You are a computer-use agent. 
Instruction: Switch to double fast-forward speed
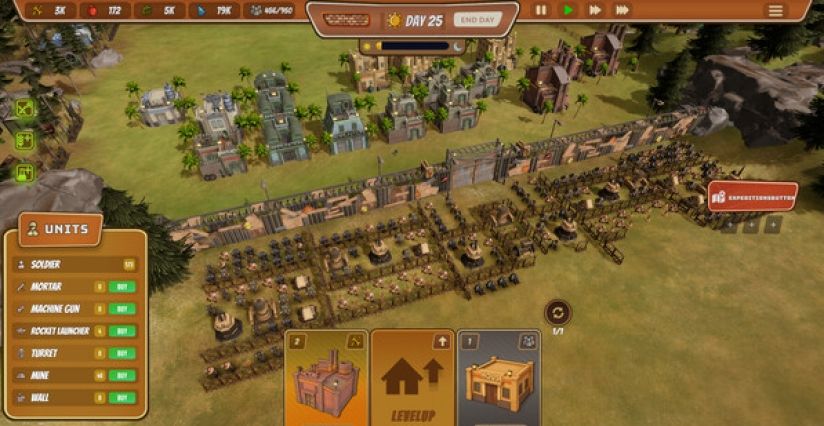tap(595, 10)
